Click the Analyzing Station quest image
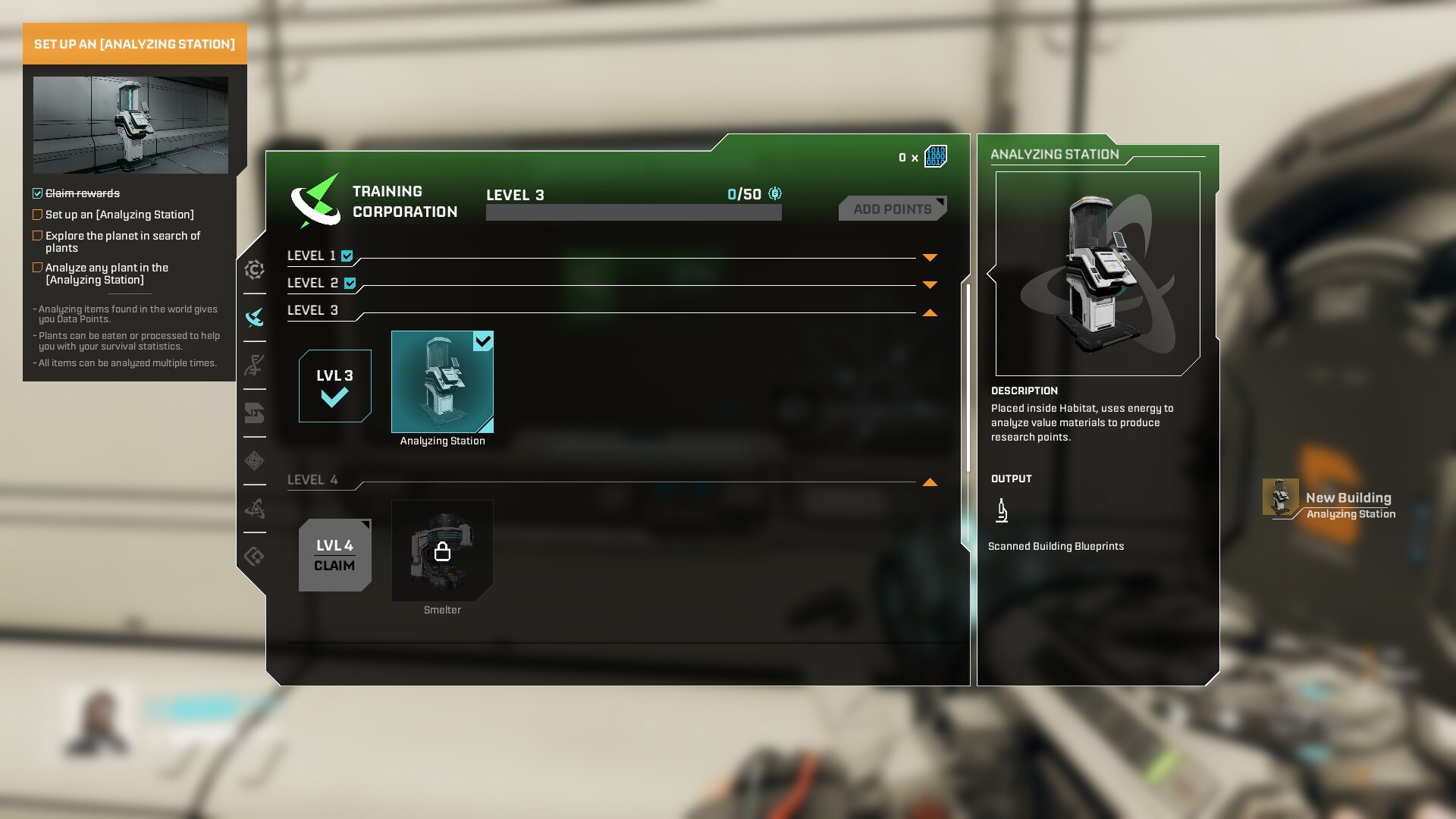Viewport: 1456px width, 819px height. (x=130, y=125)
